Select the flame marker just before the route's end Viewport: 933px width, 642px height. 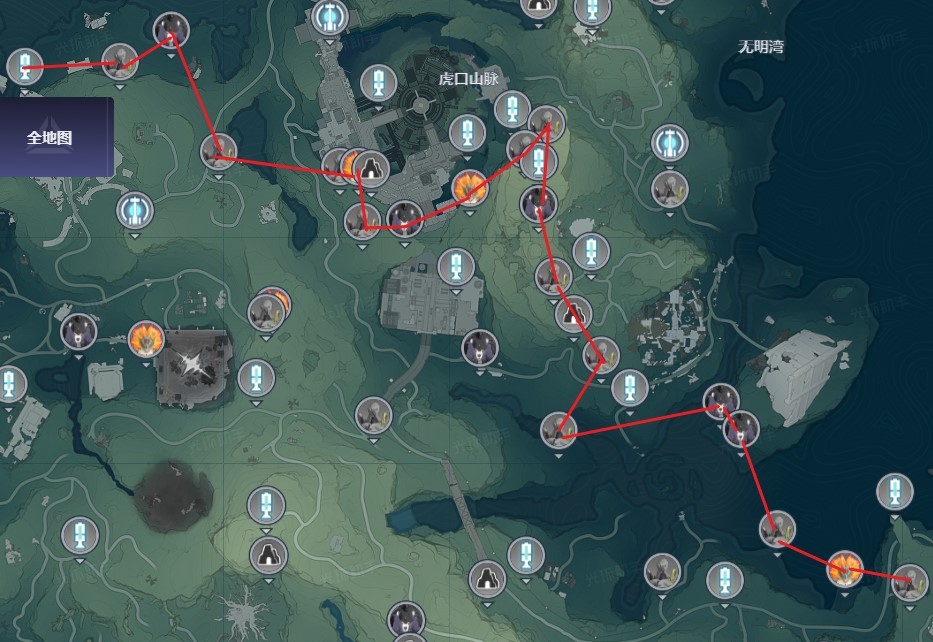tap(845, 569)
